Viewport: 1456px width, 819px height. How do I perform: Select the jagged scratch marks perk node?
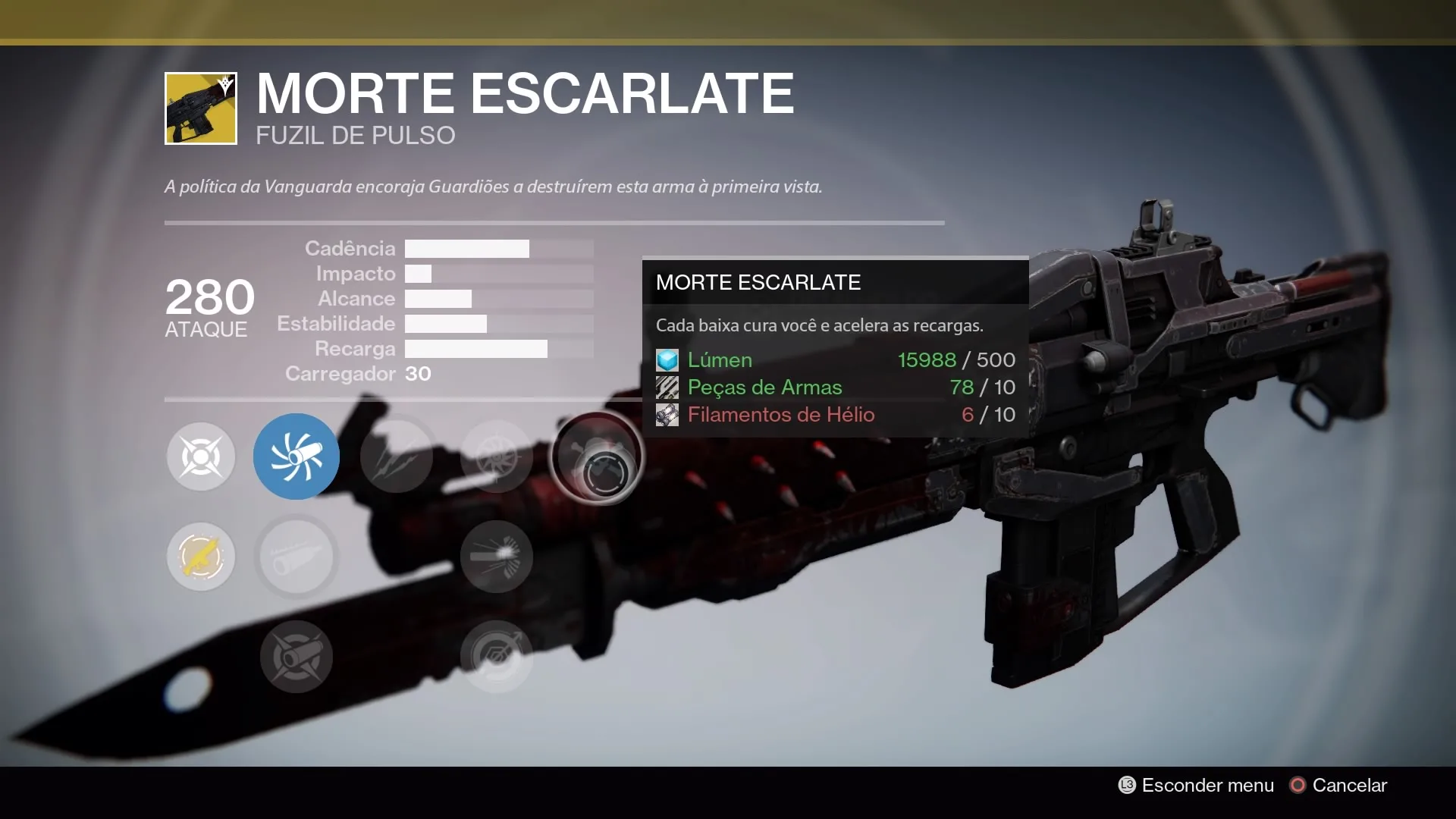pos(397,457)
